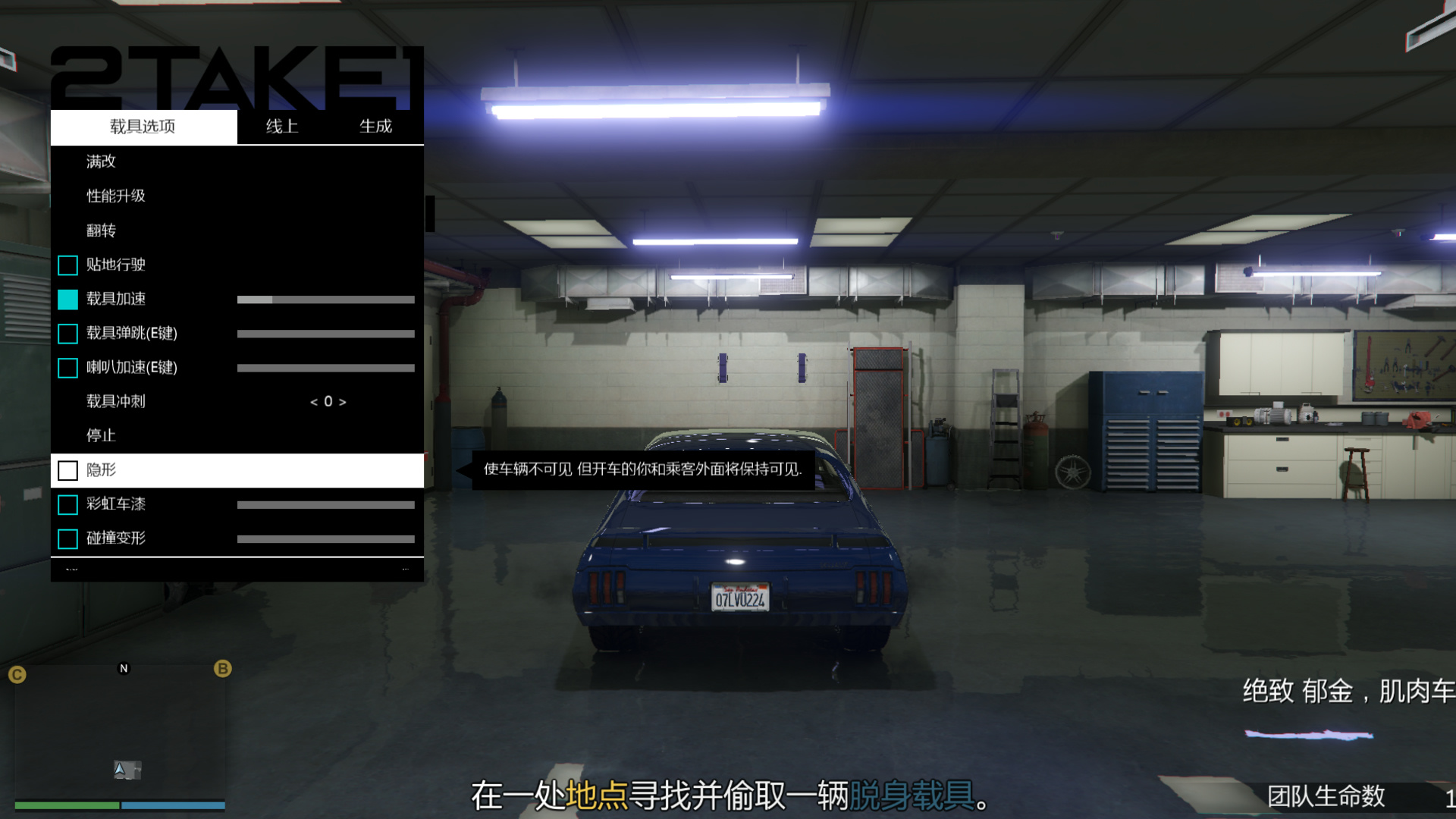Enable the 喇叭加速(E键) option

pyautogui.click(x=67, y=368)
